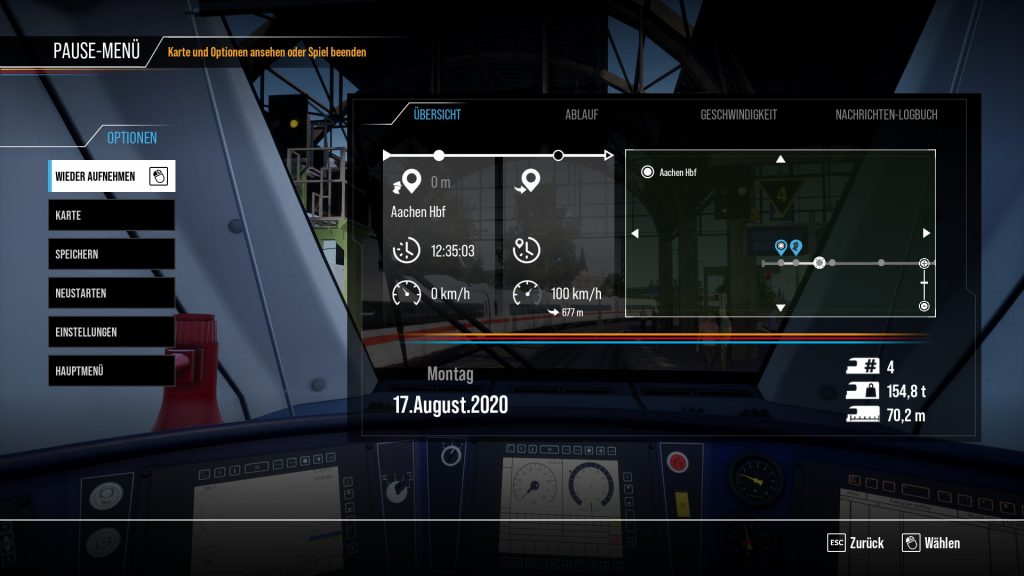Pan the route map left with arrow
The image size is (1024, 576).
click(634, 233)
